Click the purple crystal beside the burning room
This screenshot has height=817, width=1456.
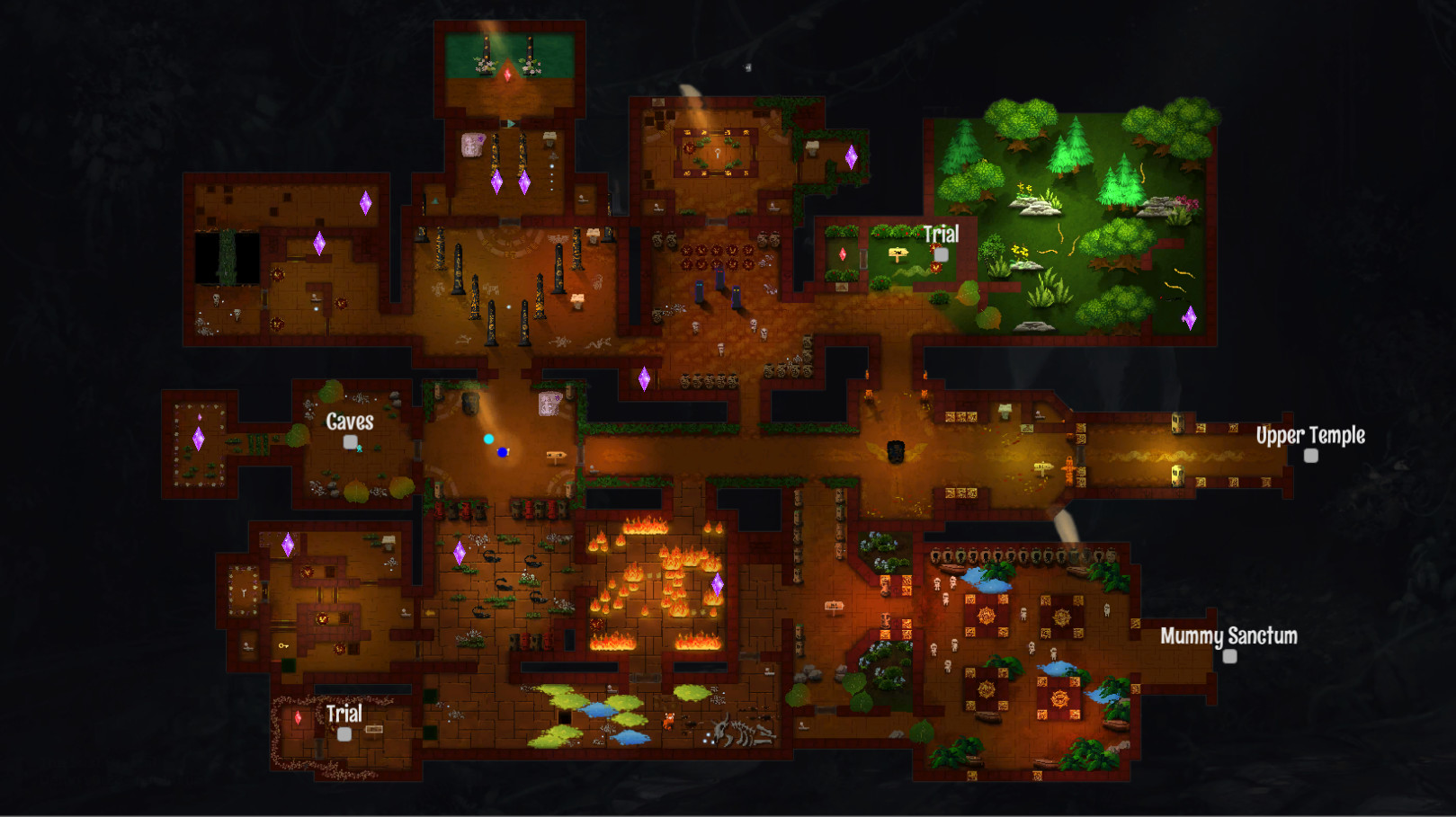[719, 584]
